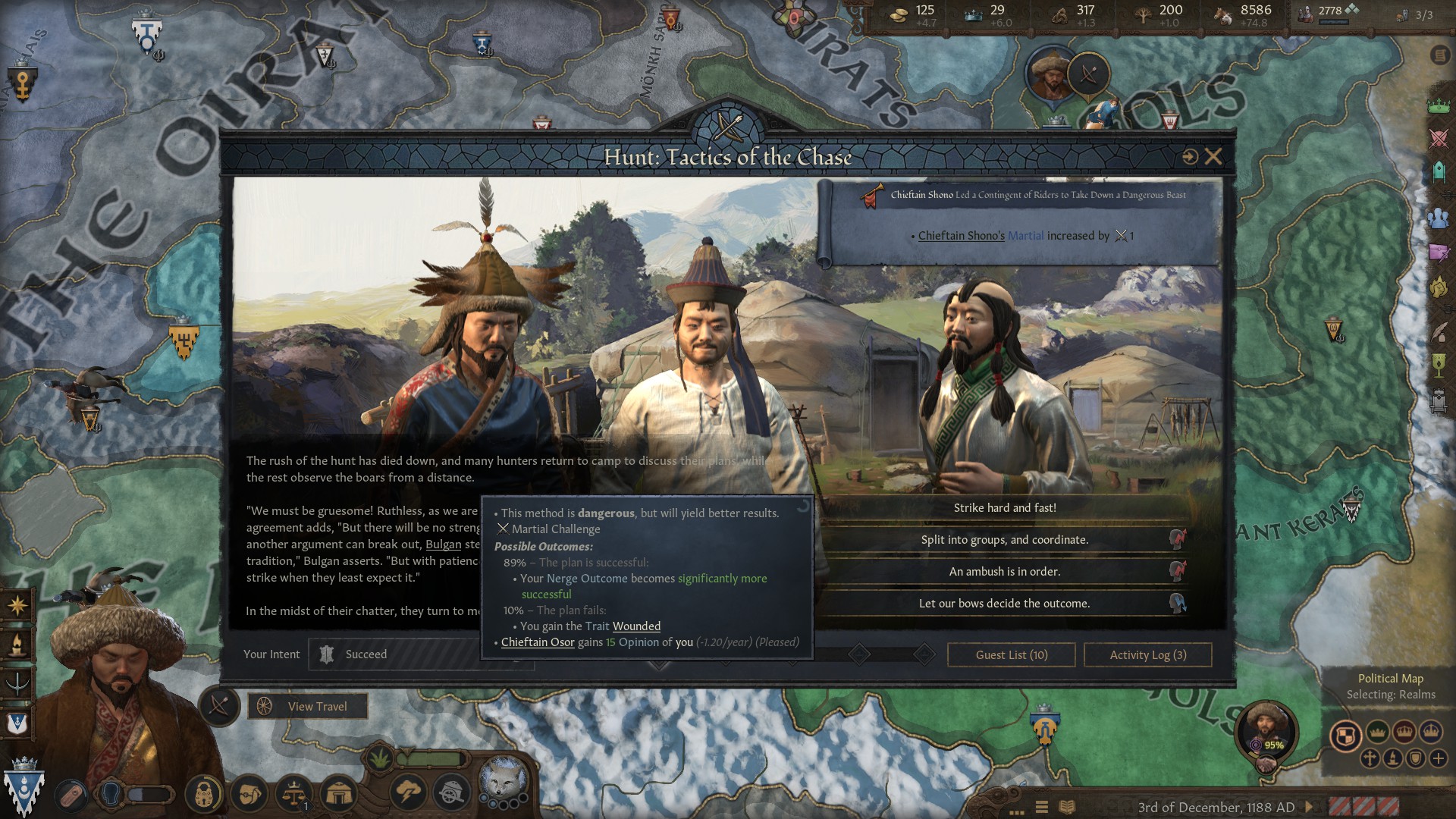This screenshot has height=819, width=1456.
Task: Click the white fox icon
Action: pos(503,778)
